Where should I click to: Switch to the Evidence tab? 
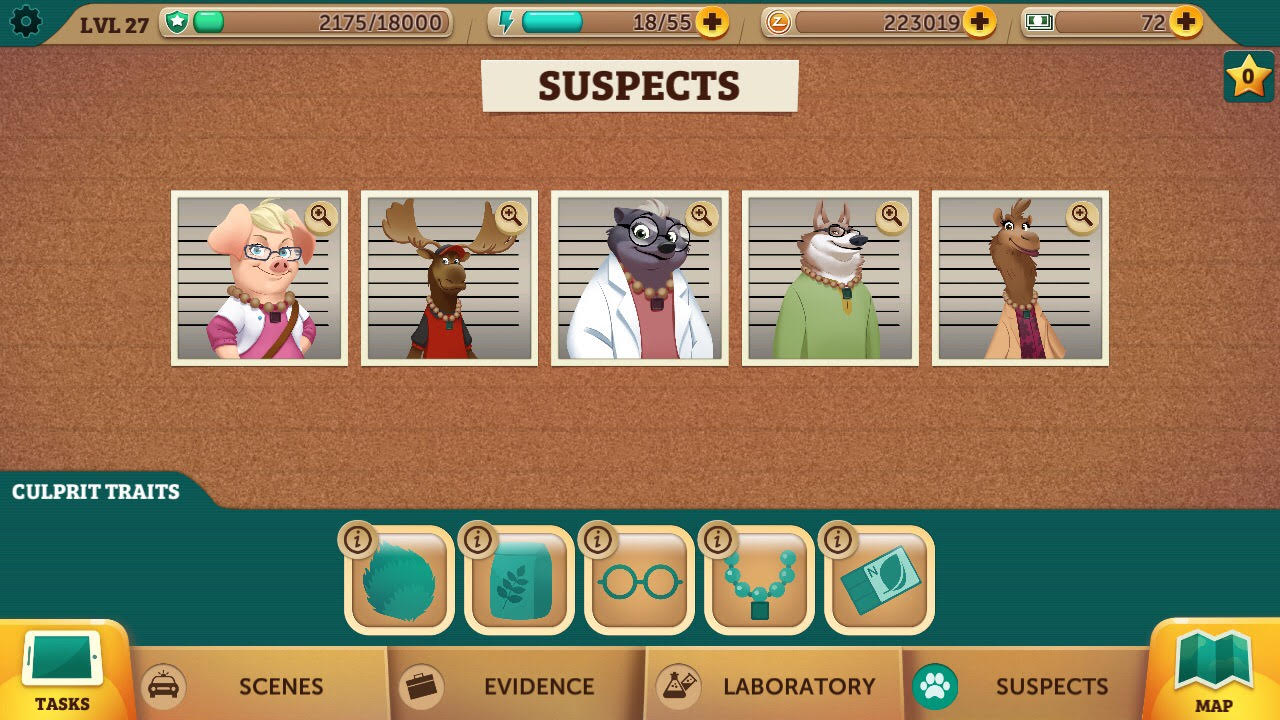coord(539,687)
